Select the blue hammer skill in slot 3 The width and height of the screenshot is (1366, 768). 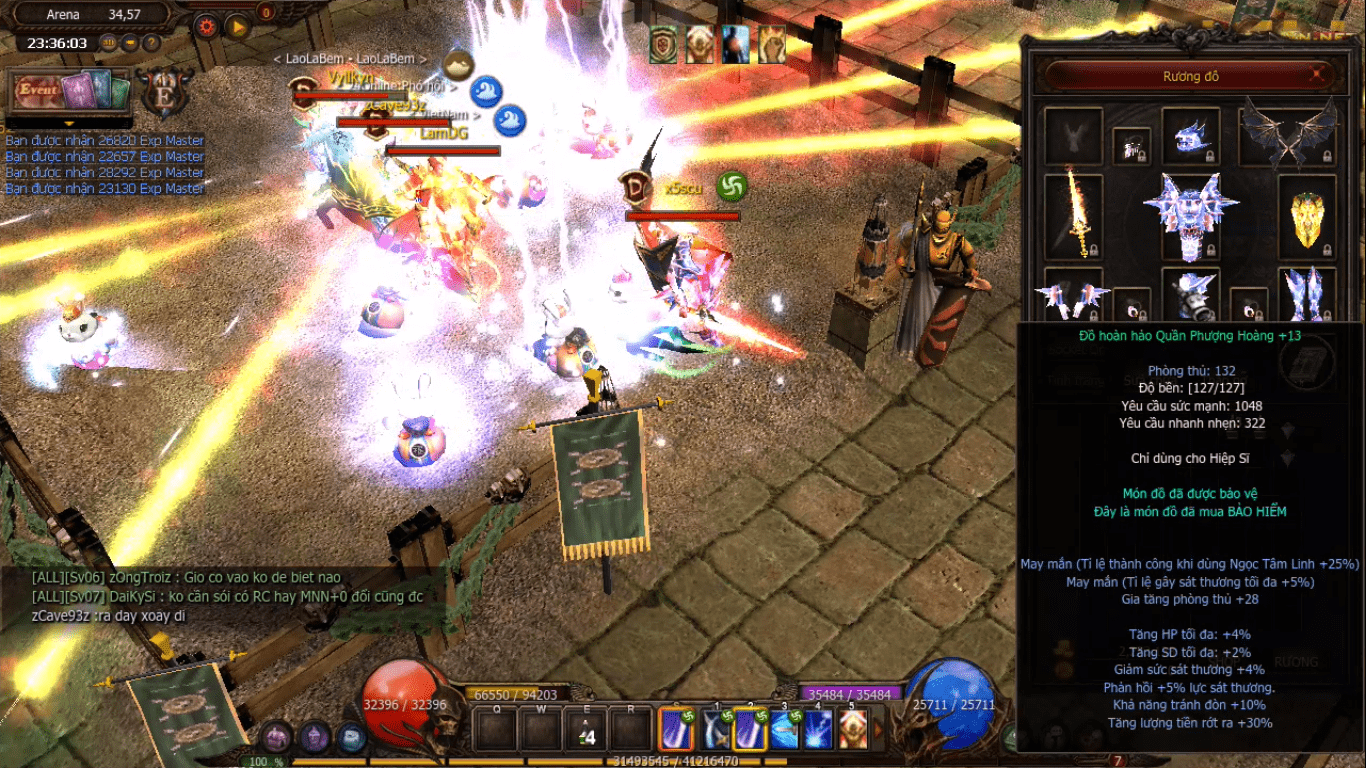point(785,729)
